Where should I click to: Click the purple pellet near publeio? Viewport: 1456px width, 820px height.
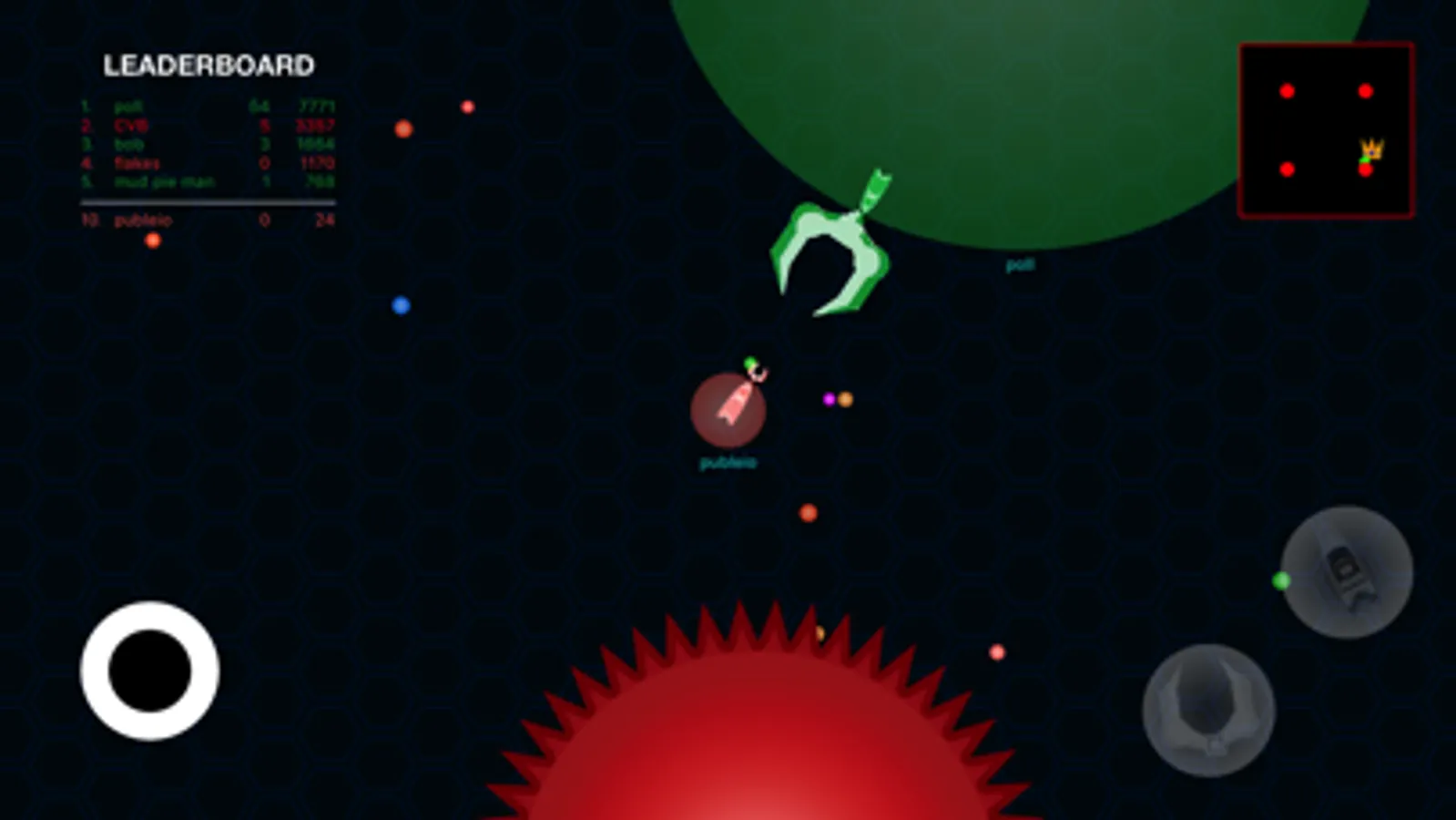click(827, 398)
